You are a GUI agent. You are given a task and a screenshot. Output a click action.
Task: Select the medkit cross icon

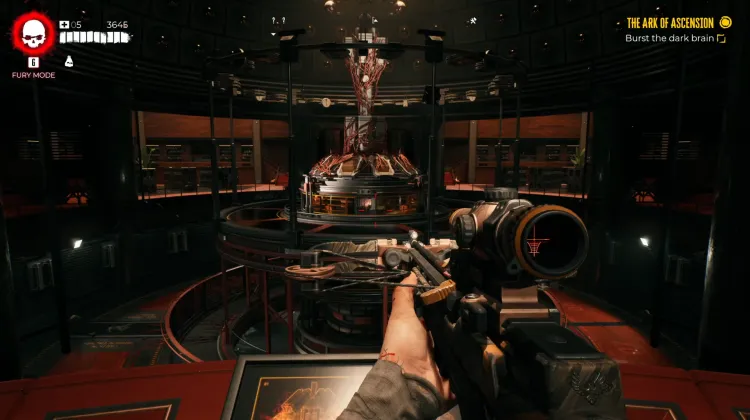(64, 25)
